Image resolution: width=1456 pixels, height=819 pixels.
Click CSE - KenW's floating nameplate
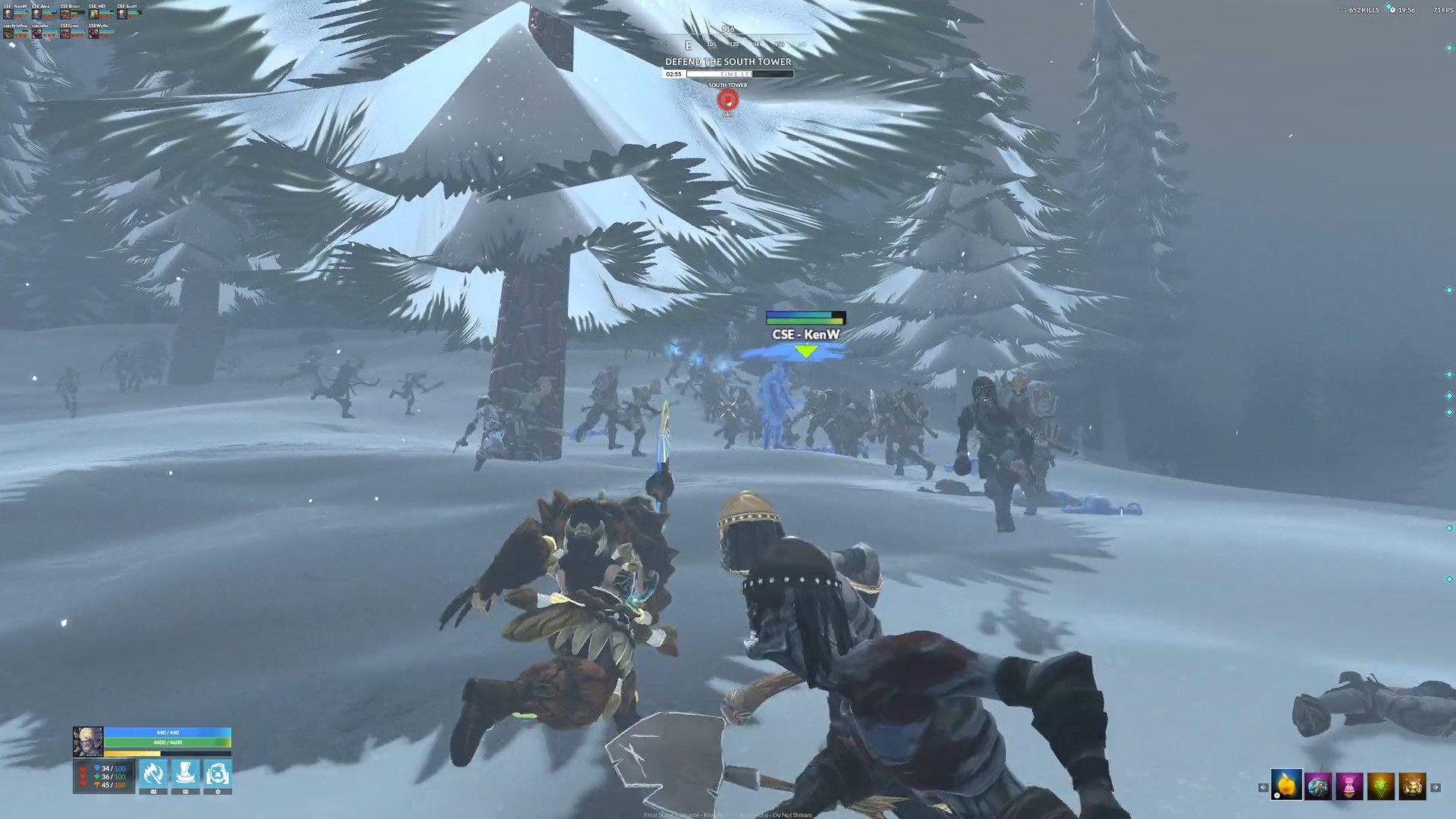click(x=807, y=332)
